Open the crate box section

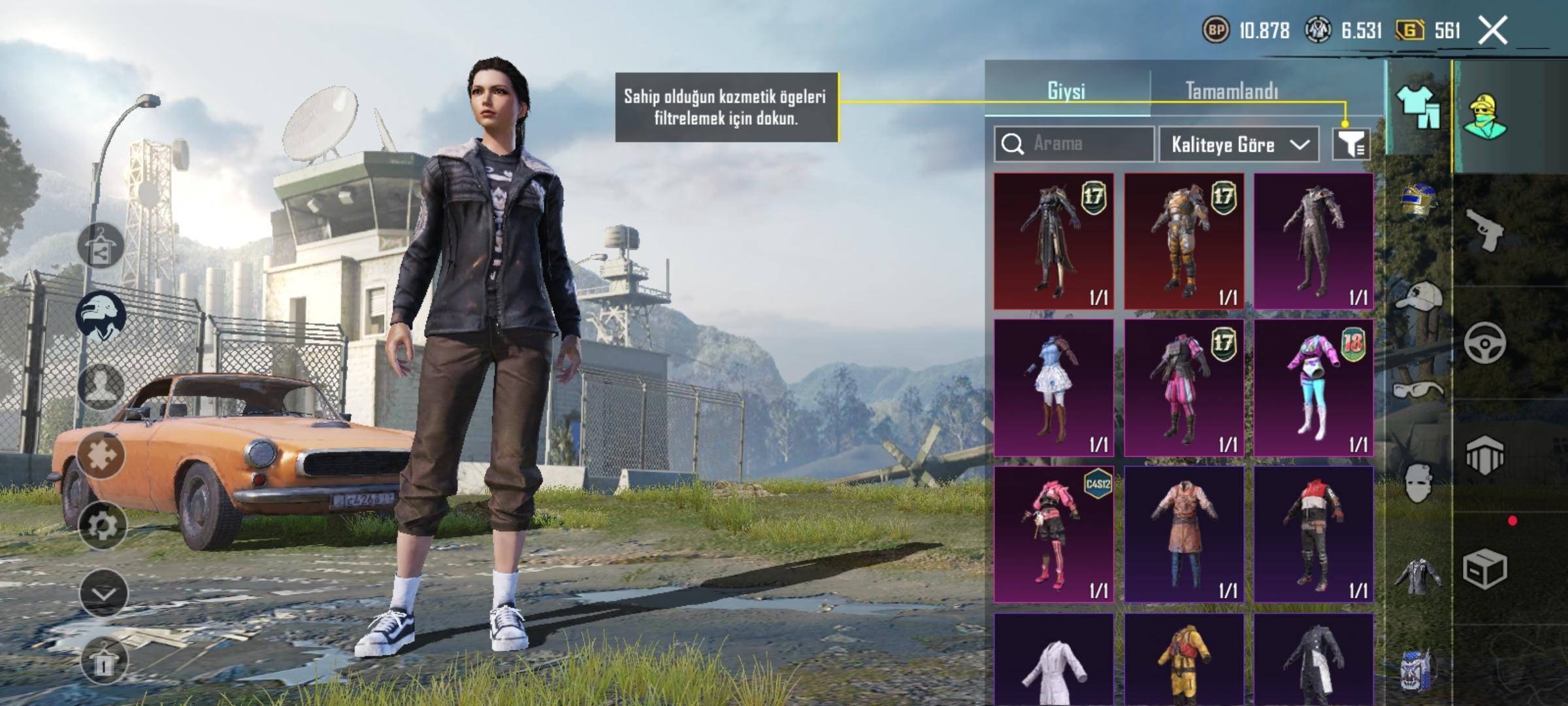1484,569
